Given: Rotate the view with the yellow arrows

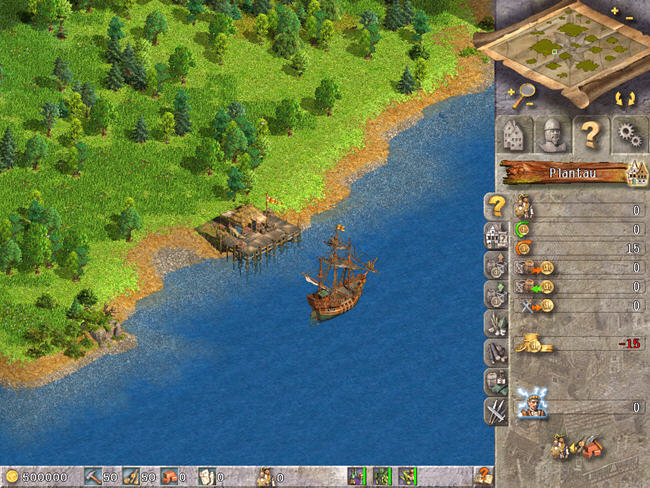Looking at the screenshot, I should (x=626, y=98).
